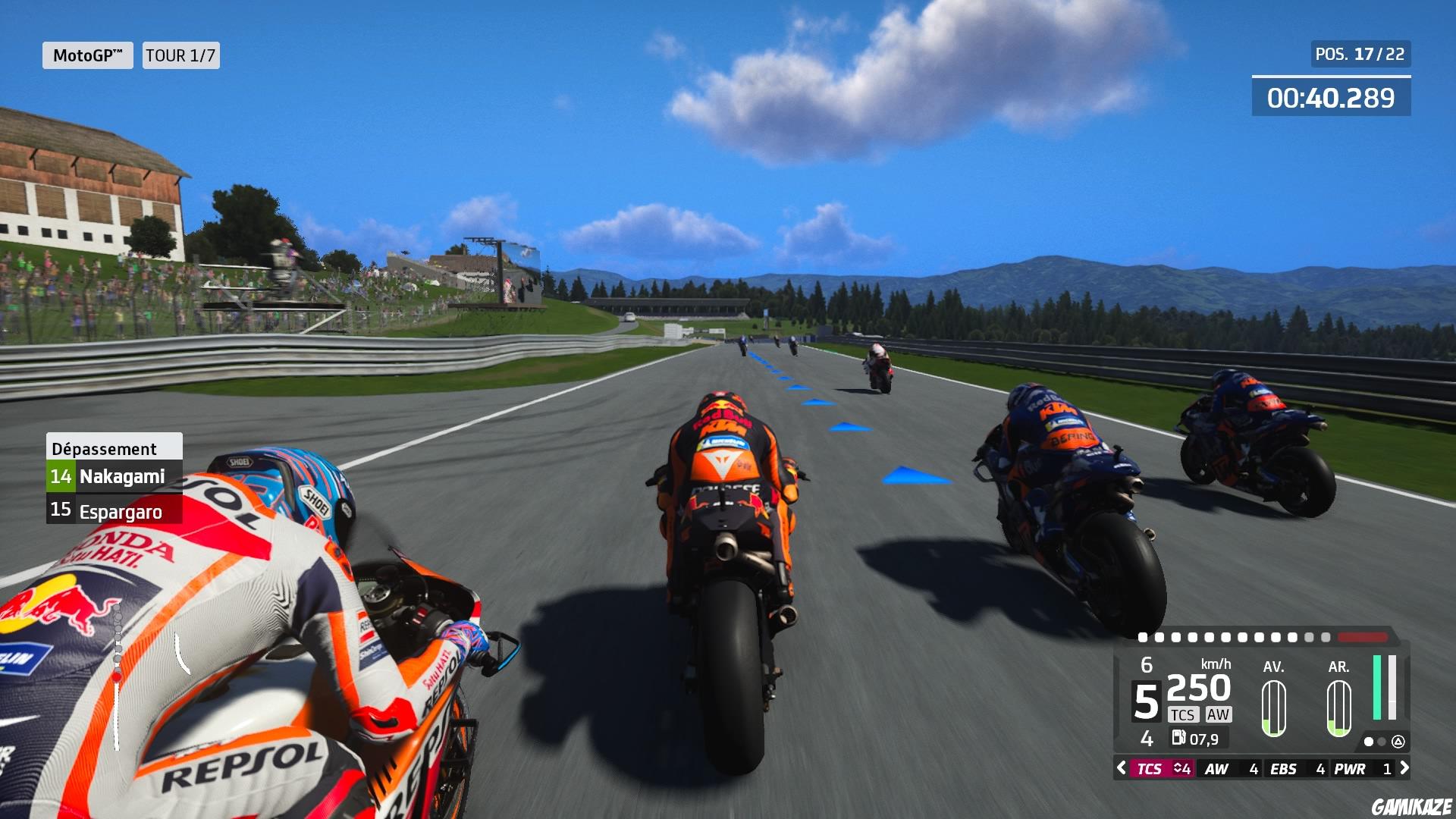Click the fuel pump icon showing 07,9
1456x819 pixels.
point(1180,738)
